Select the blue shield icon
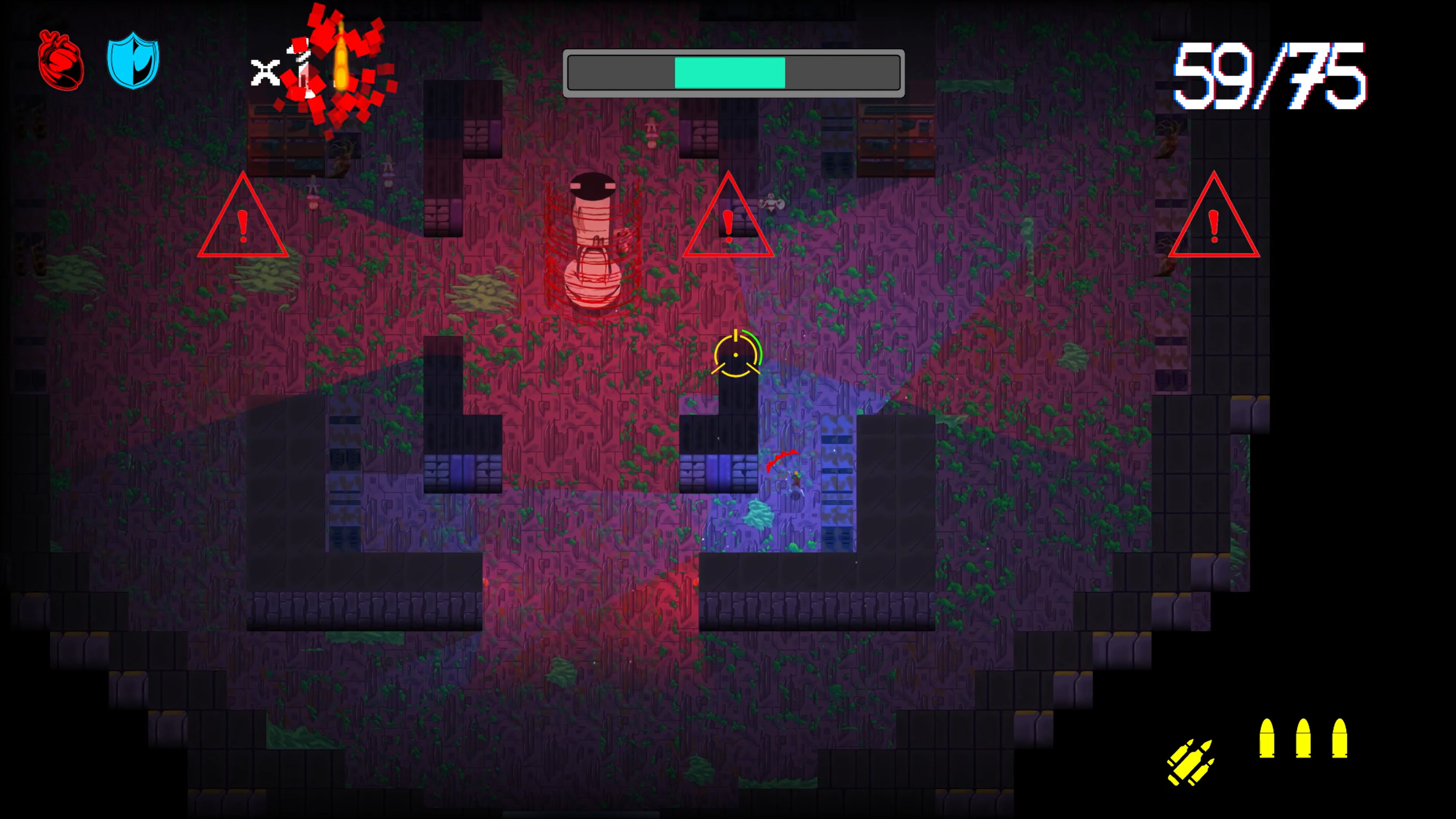Image resolution: width=1456 pixels, height=819 pixels. (133, 61)
